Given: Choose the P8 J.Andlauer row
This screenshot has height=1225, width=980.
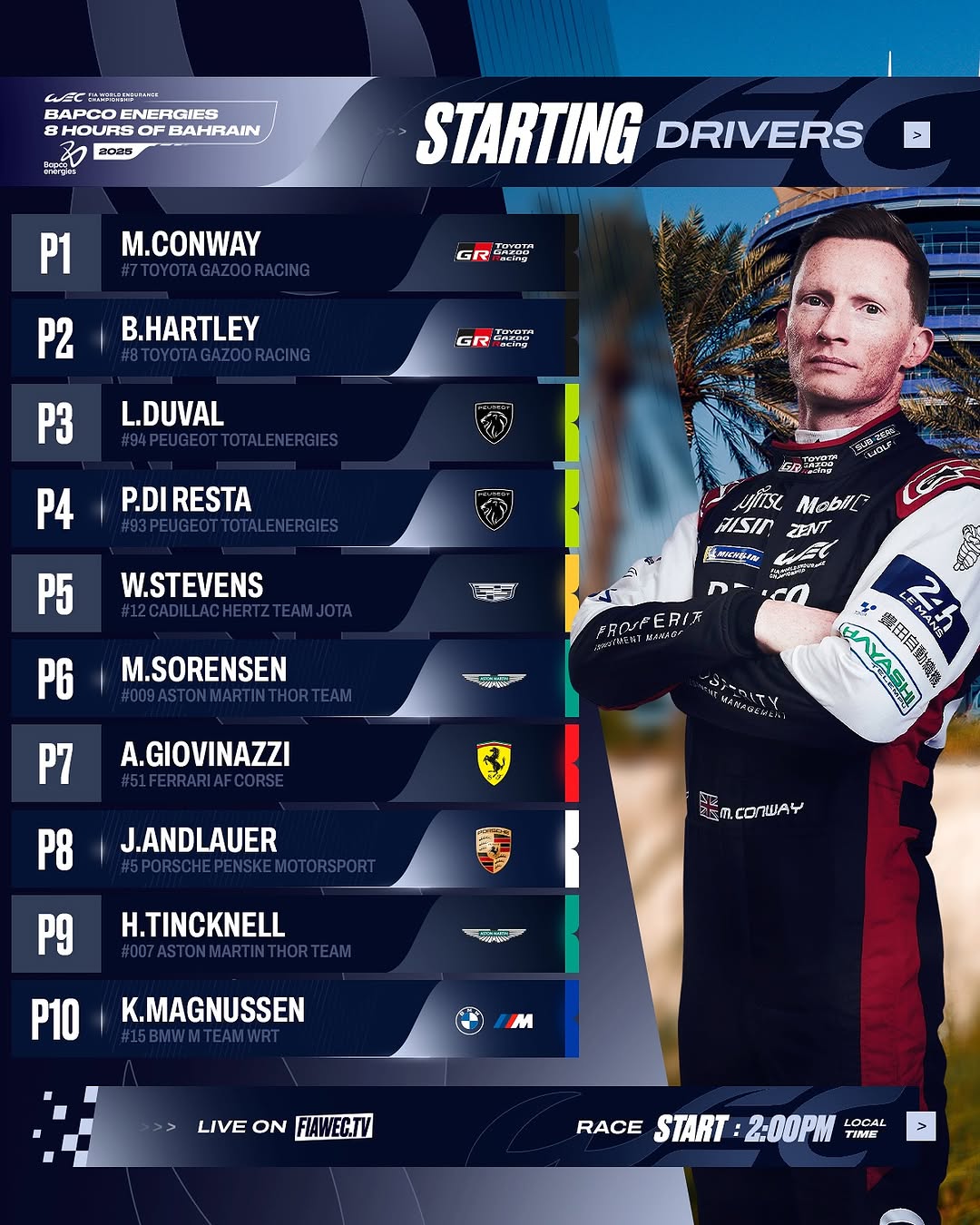Looking at the screenshot, I should coord(294,849).
